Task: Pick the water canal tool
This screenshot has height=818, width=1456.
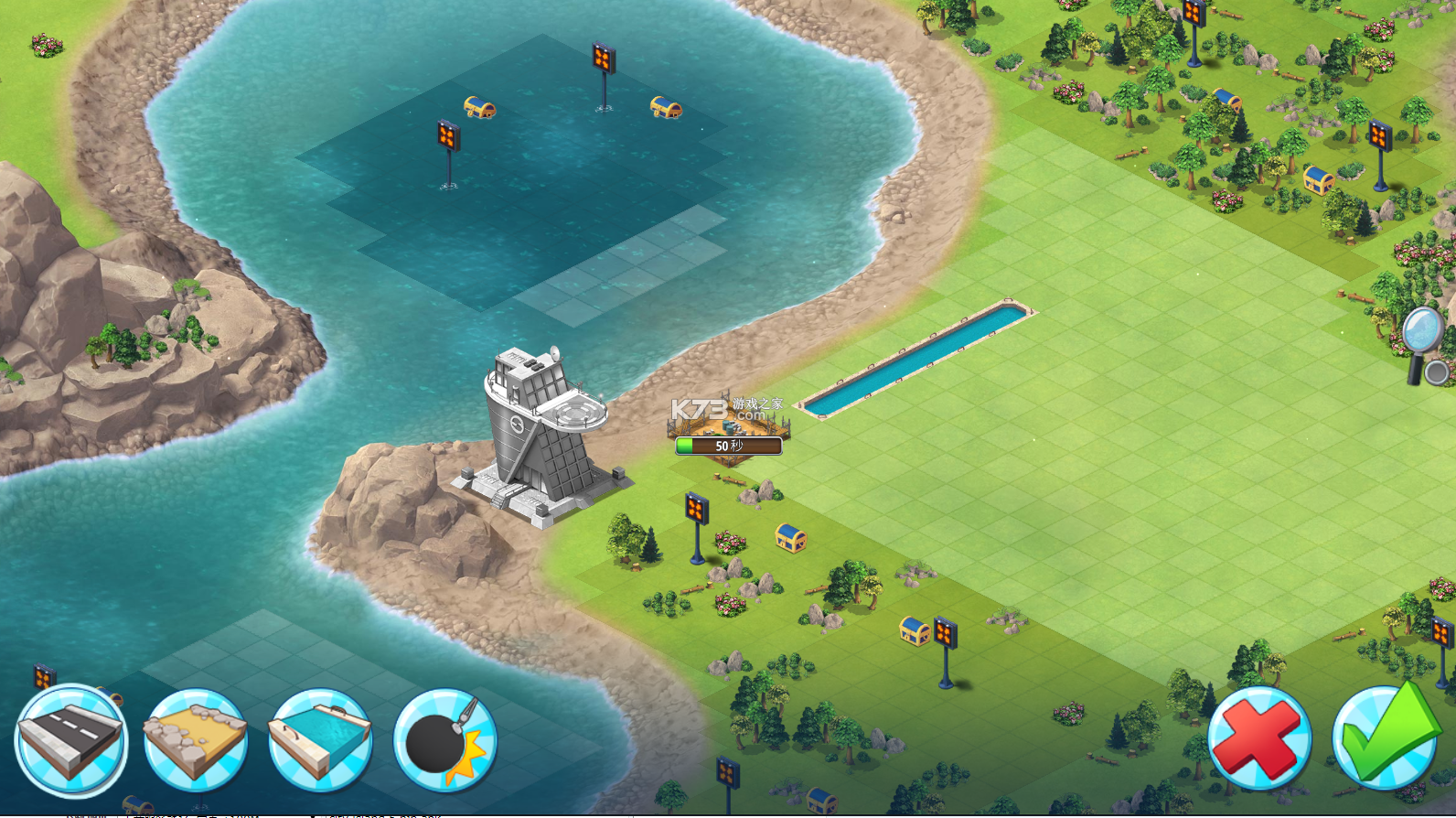Action: (x=320, y=739)
